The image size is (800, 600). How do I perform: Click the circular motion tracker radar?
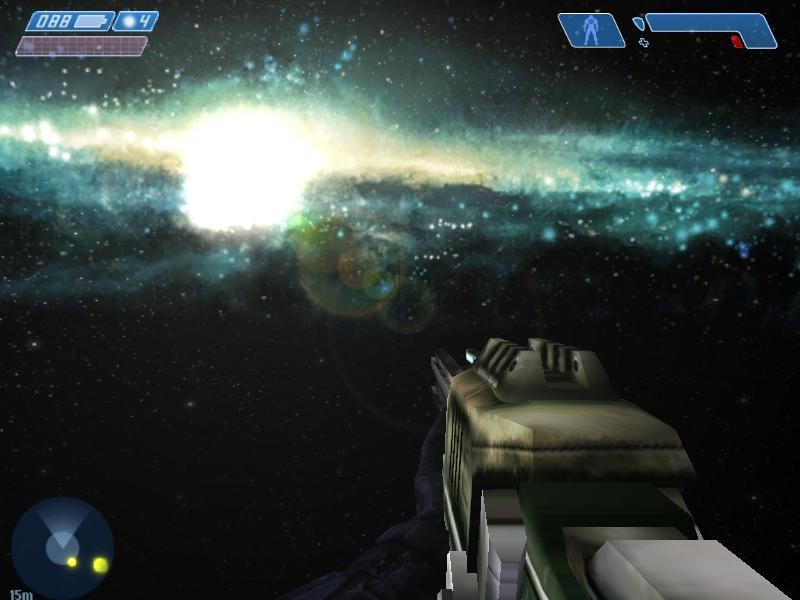62,548
